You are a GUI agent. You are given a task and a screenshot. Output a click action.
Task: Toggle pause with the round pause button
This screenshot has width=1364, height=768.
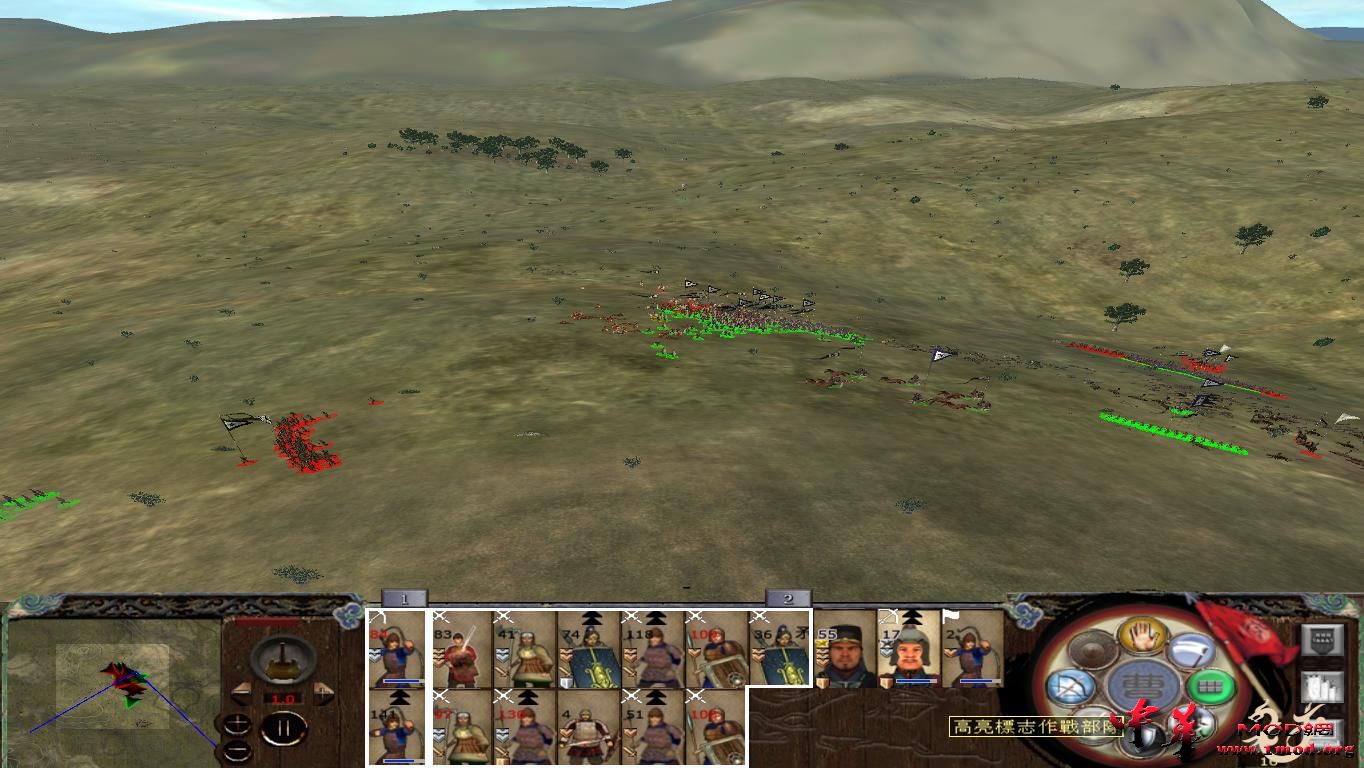(285, 727)
